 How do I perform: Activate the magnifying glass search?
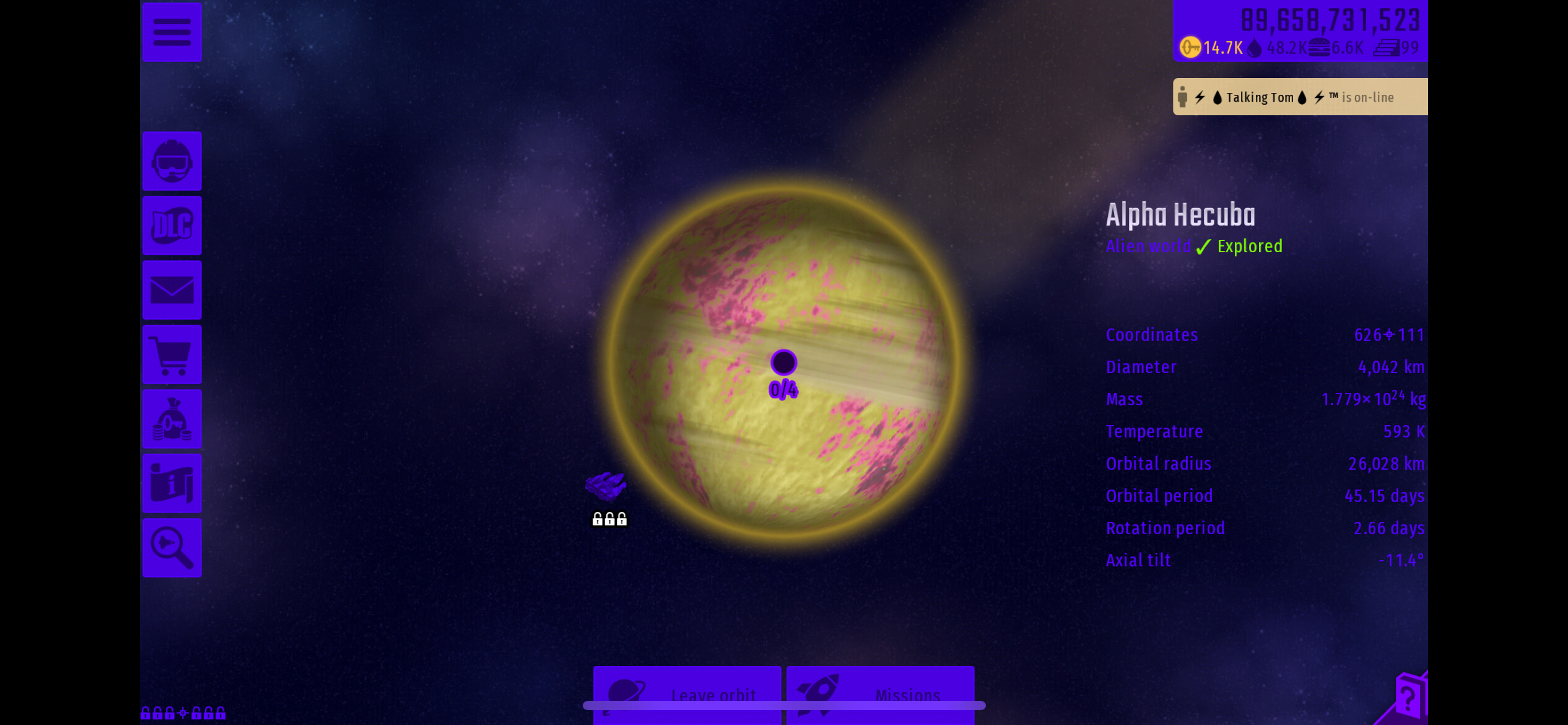tap(172, 548)
